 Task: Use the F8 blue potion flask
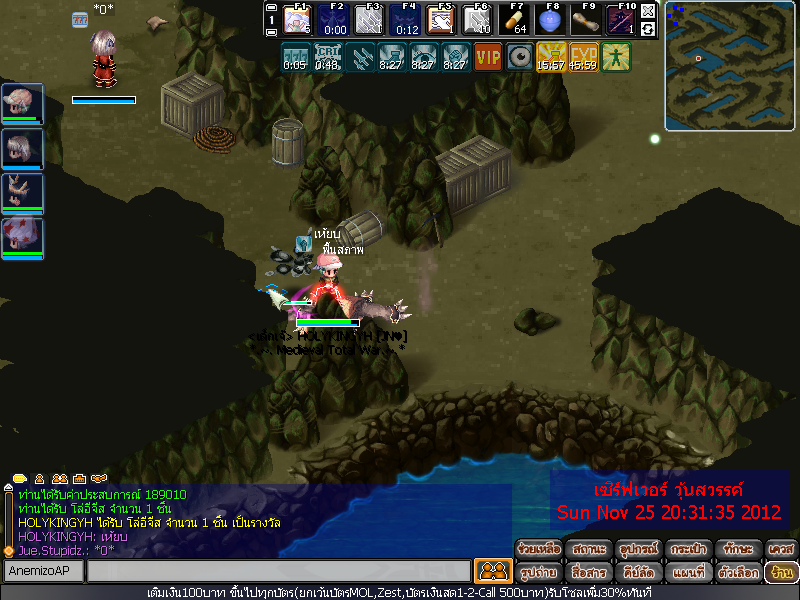(x=548, y=20)
